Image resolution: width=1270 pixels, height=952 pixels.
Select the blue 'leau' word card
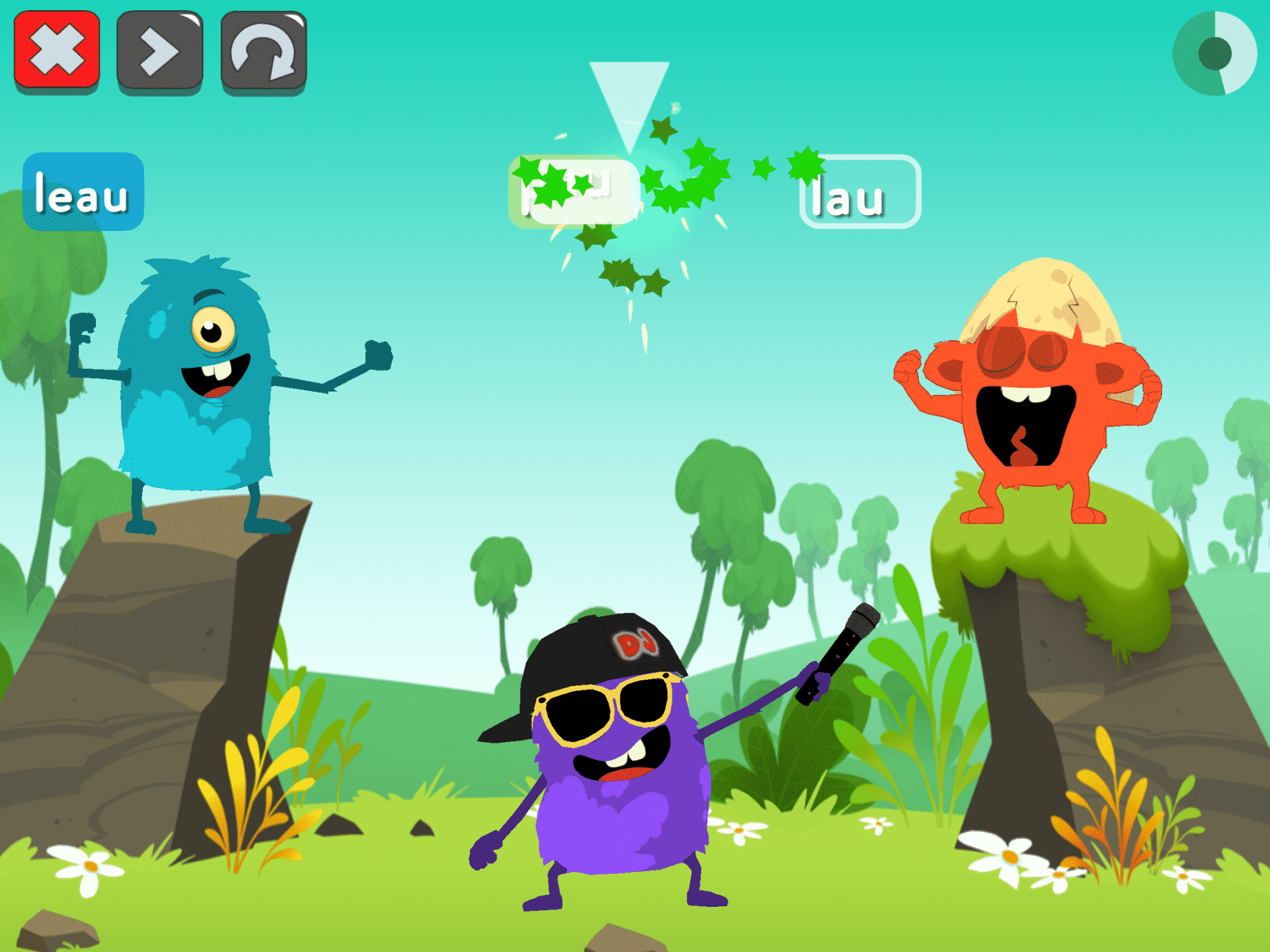[83, 192]
